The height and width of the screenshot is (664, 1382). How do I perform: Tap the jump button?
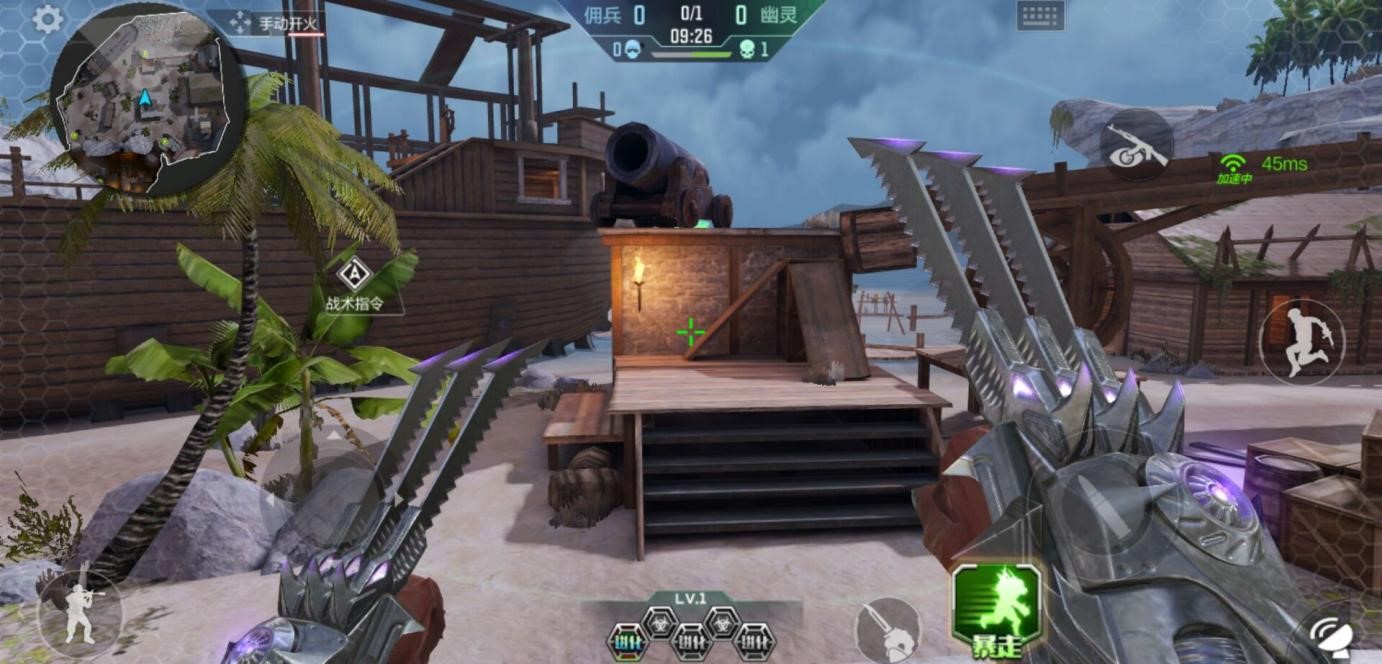(1301, 342)
